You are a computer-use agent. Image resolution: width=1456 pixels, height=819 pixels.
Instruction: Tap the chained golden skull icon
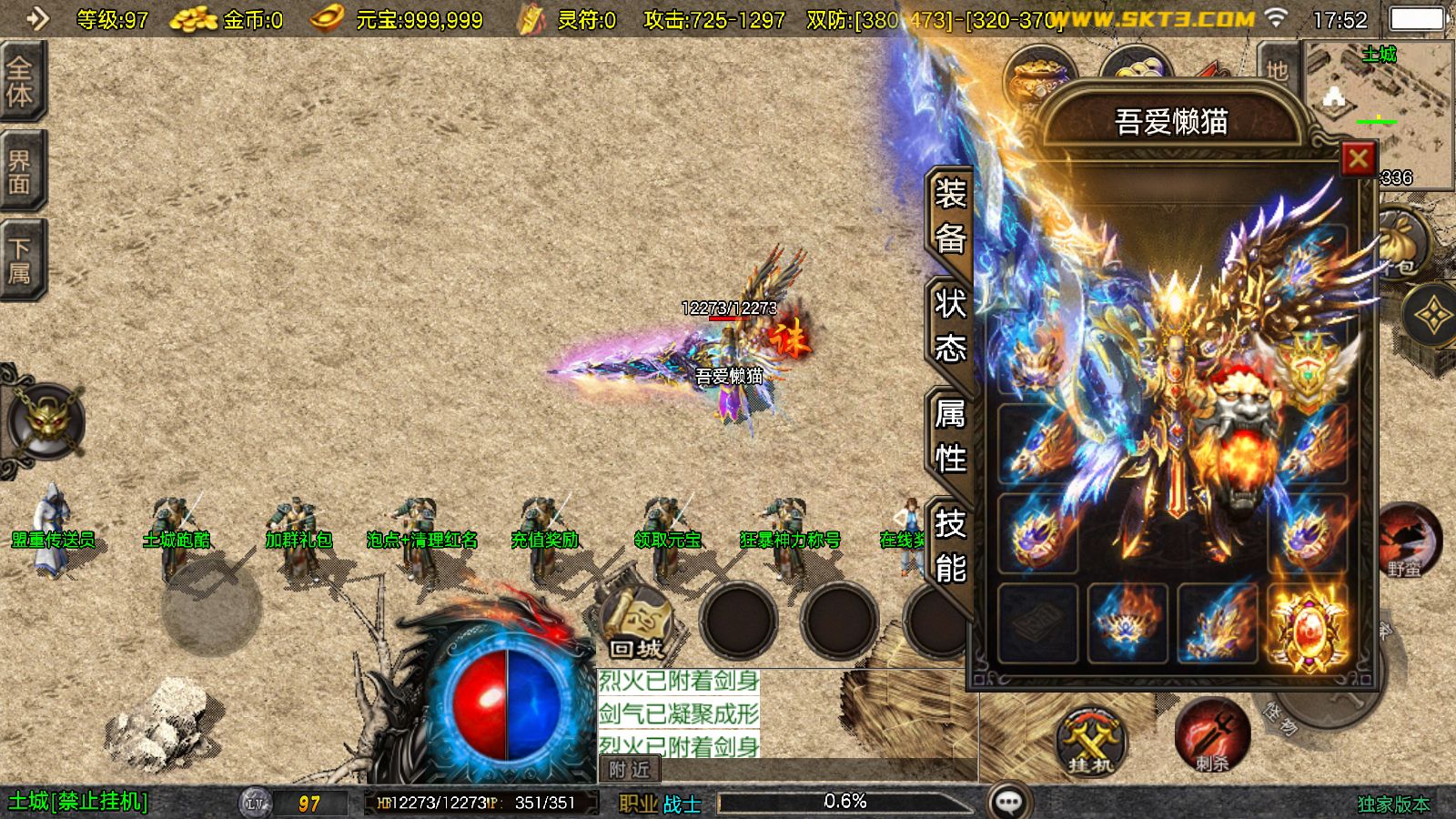click(45, 422)
